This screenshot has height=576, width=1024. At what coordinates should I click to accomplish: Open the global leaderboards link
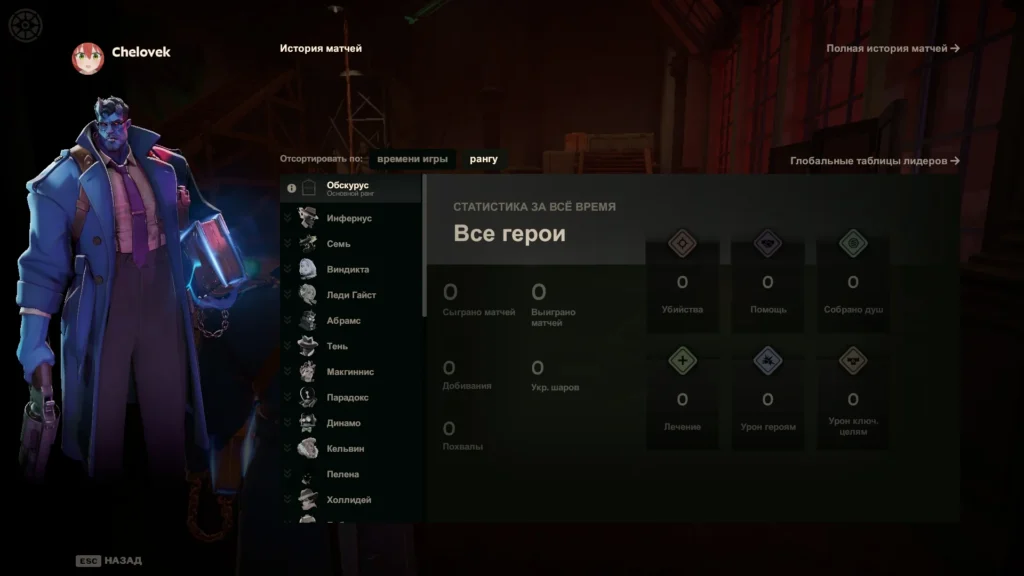point(874,161)
